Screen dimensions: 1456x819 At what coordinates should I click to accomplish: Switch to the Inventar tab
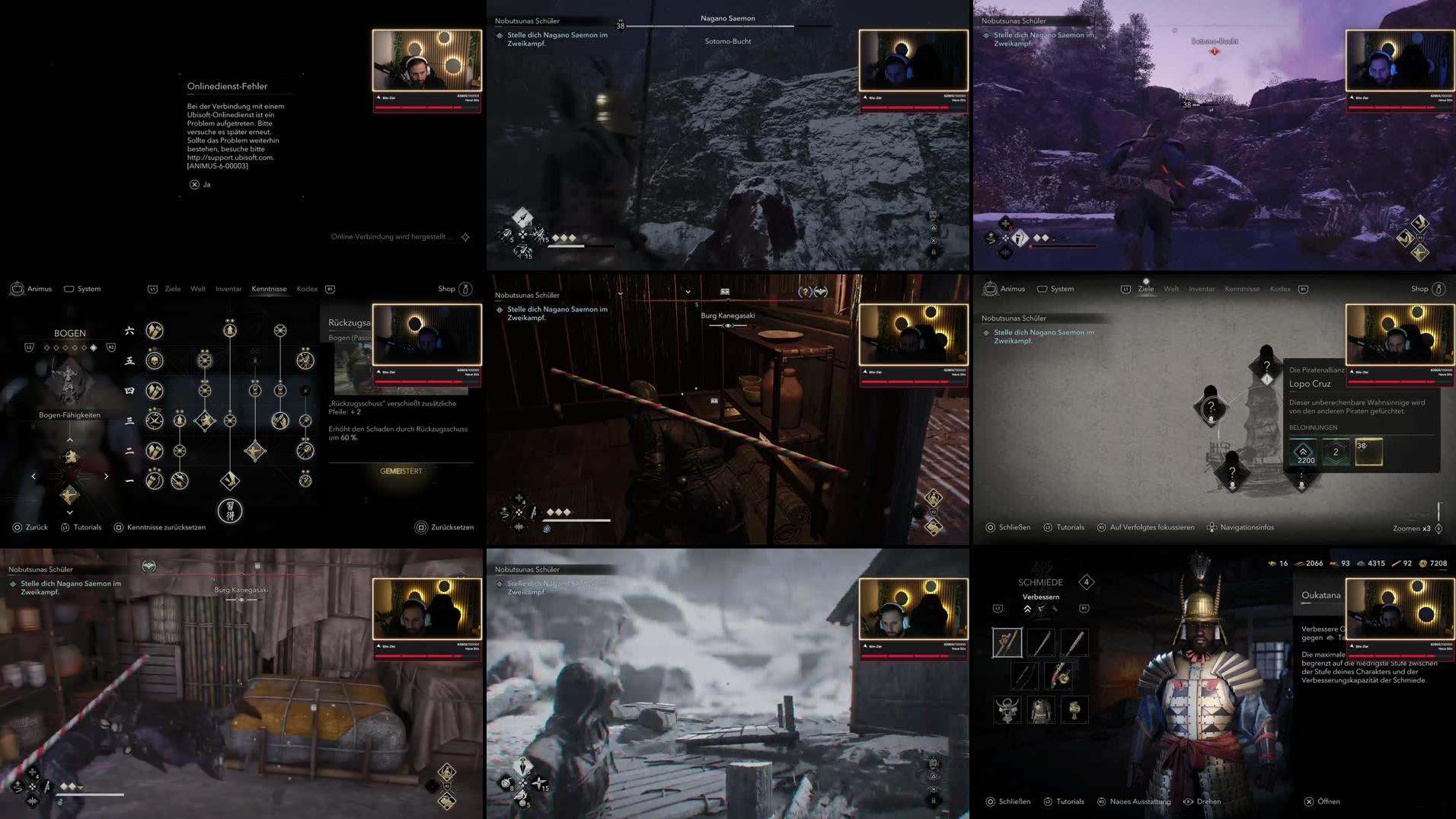(228, 289)
